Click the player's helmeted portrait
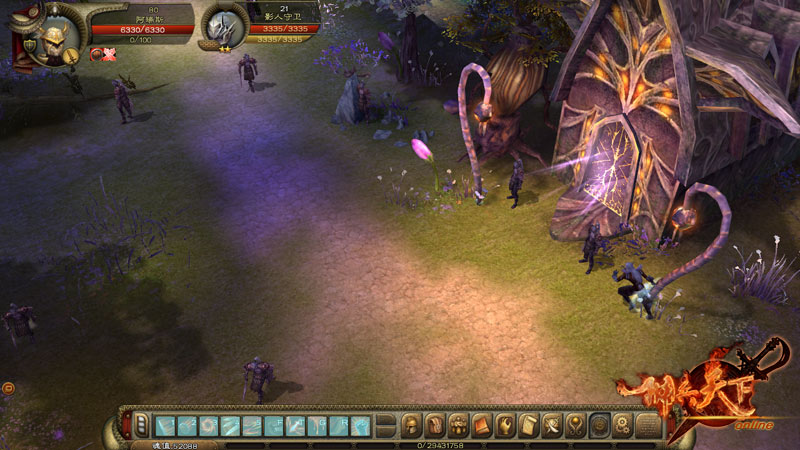Screen dimensions: 800x450 tap(50, 39)
